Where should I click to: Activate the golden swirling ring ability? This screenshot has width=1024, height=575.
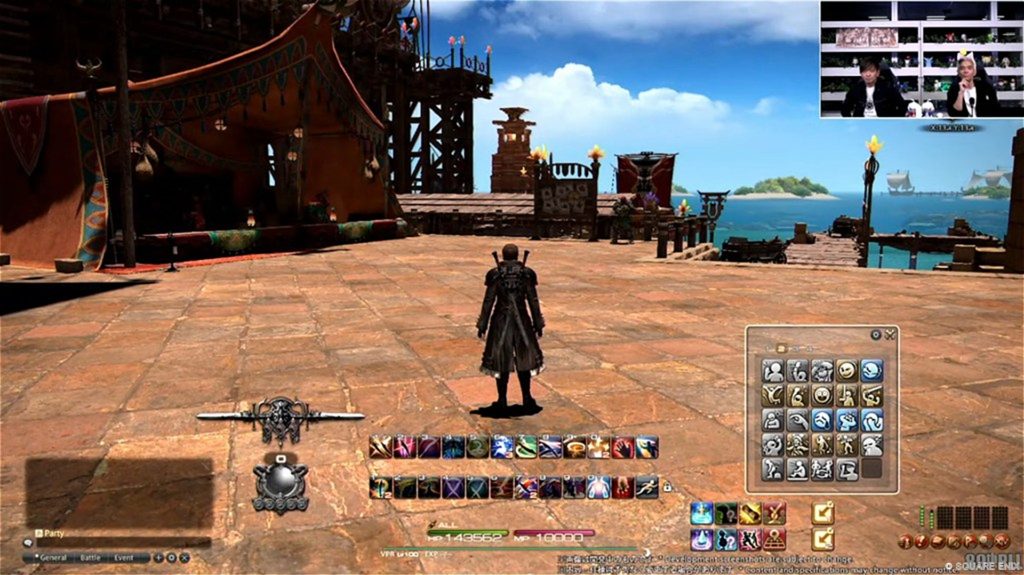coord(574,447)
